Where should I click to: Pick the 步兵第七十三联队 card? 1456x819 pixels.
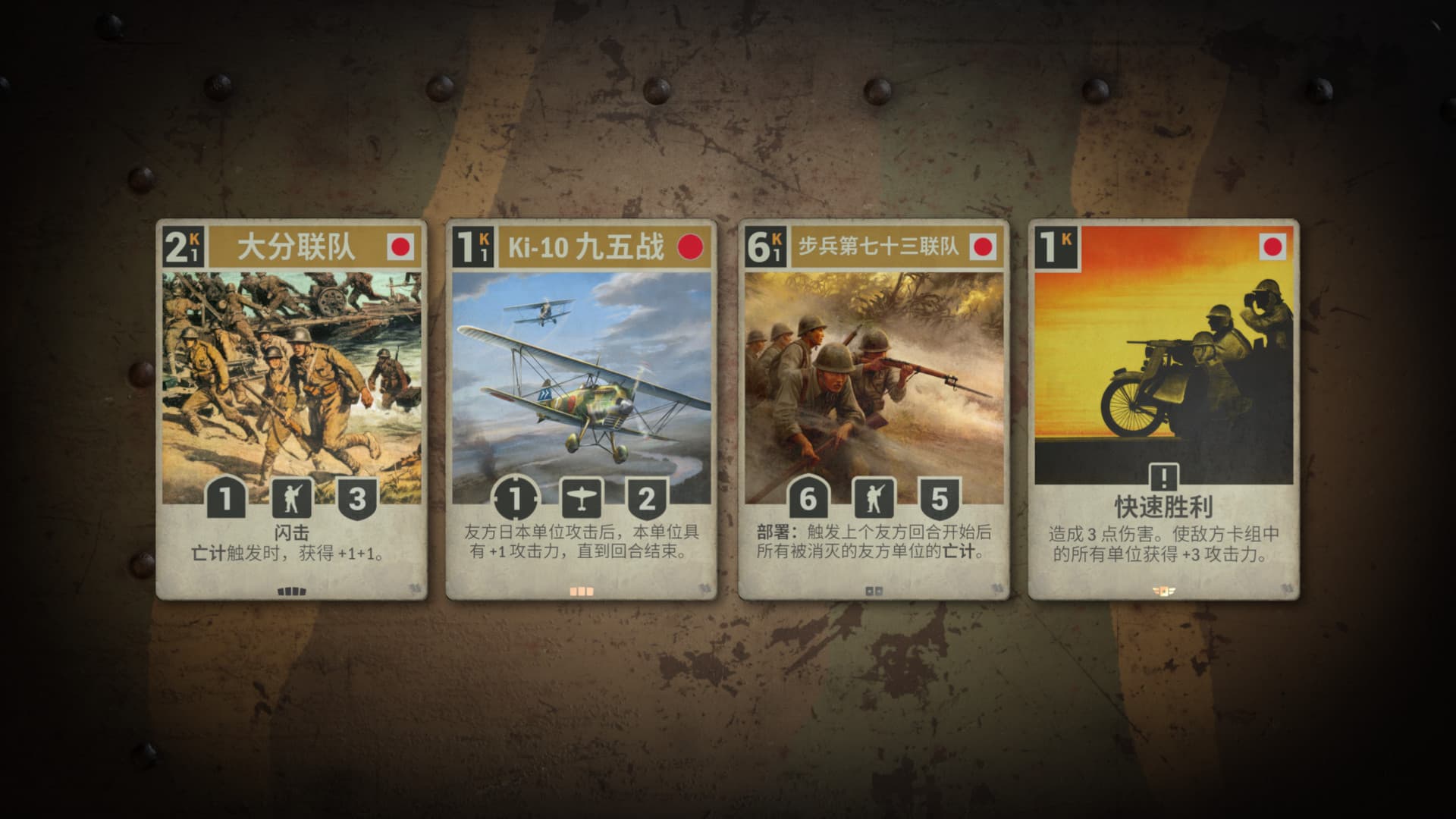coord(874,409)
